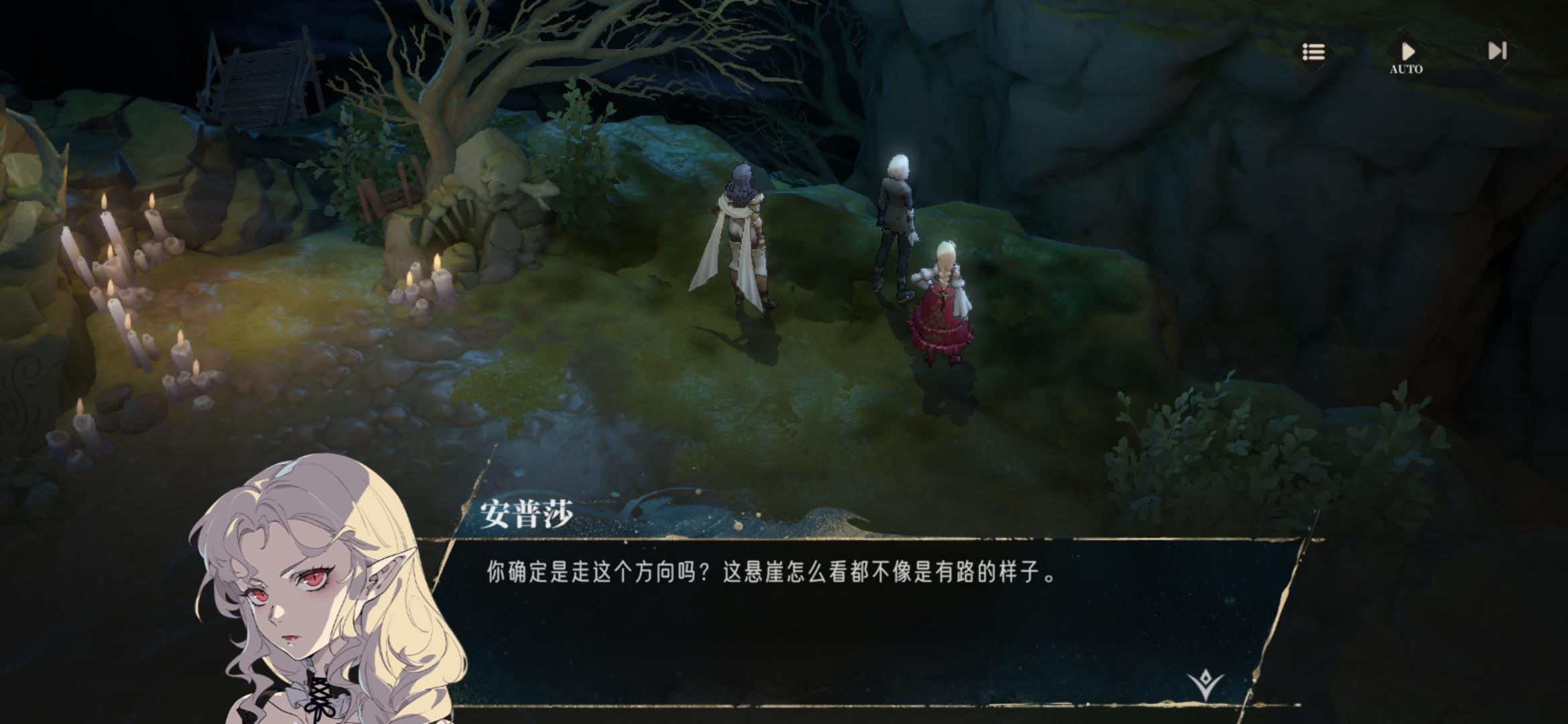Activate the skip-forward button
1568x724 pixels.
1497,52
